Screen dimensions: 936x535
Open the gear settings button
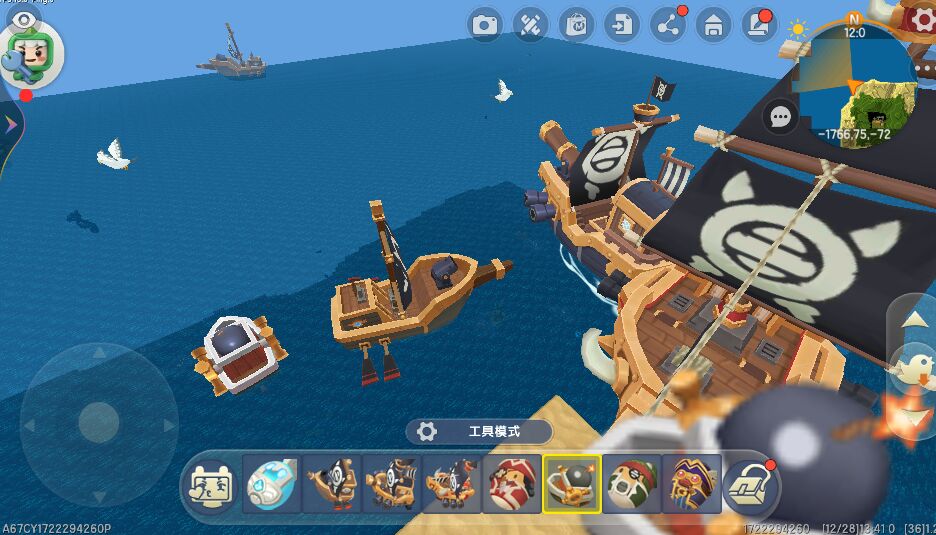pos(919,18)
